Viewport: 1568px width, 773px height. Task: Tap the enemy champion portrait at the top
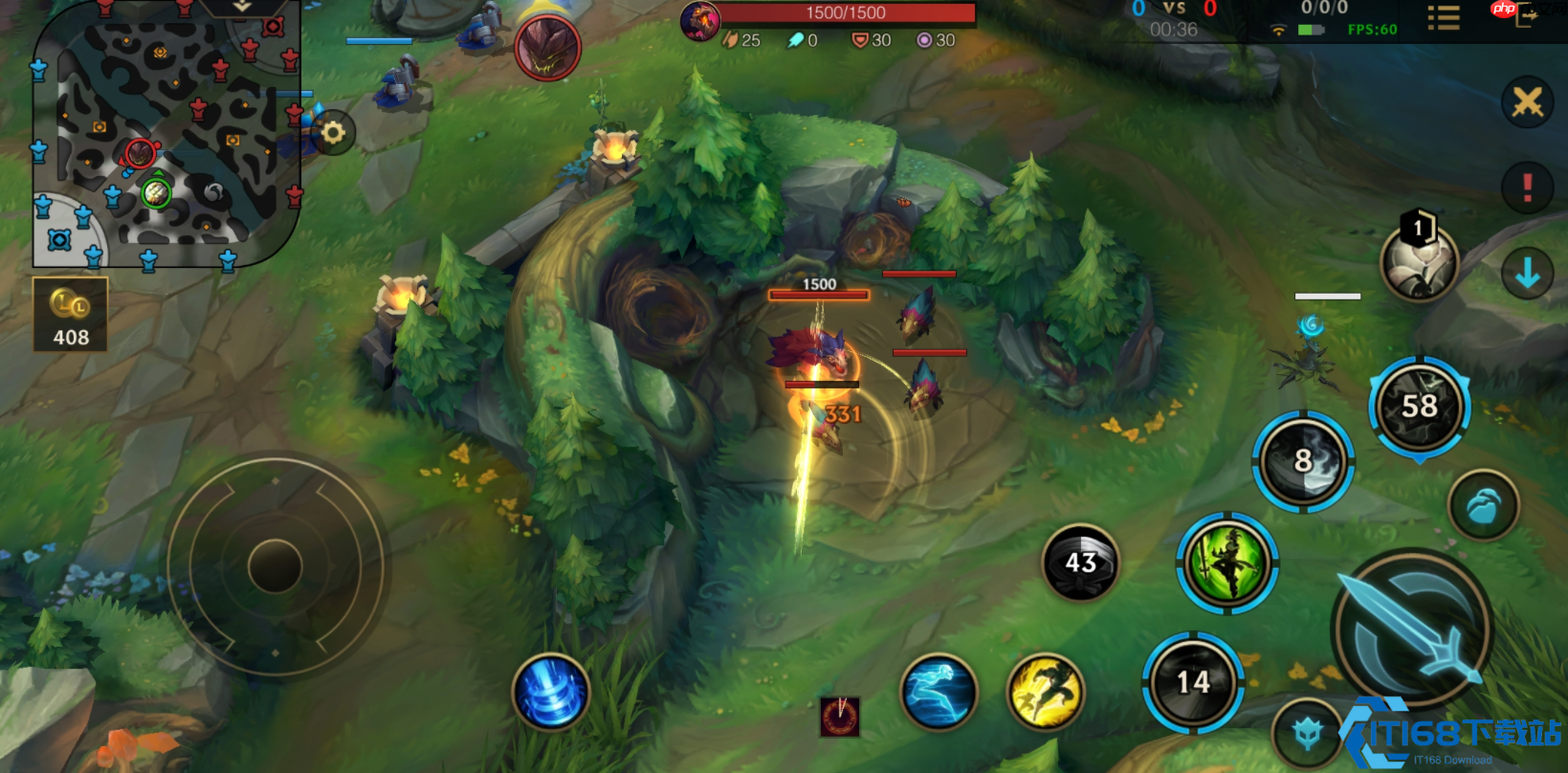[547, 46]
